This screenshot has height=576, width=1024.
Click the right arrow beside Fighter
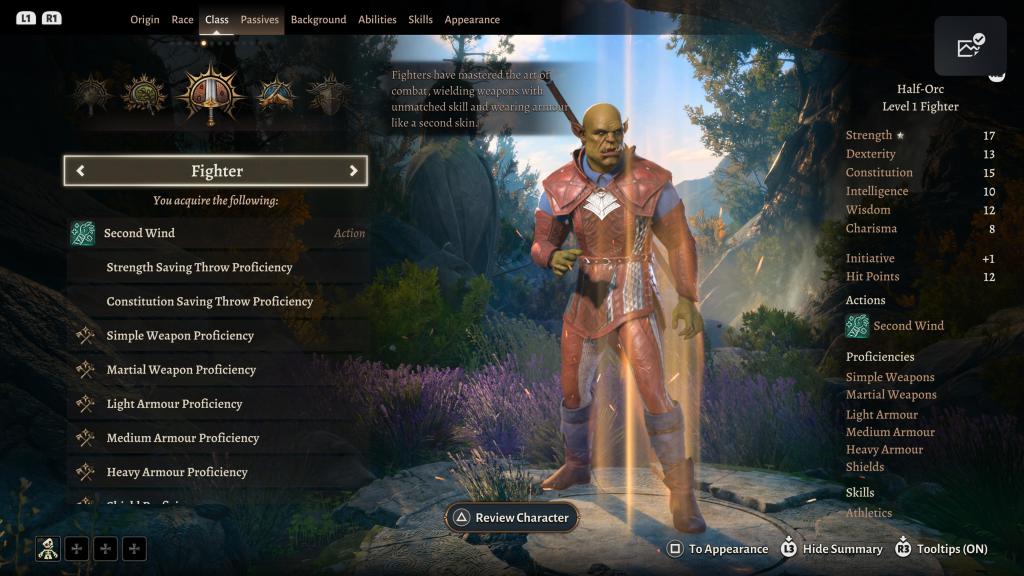(x=353, y=171)
